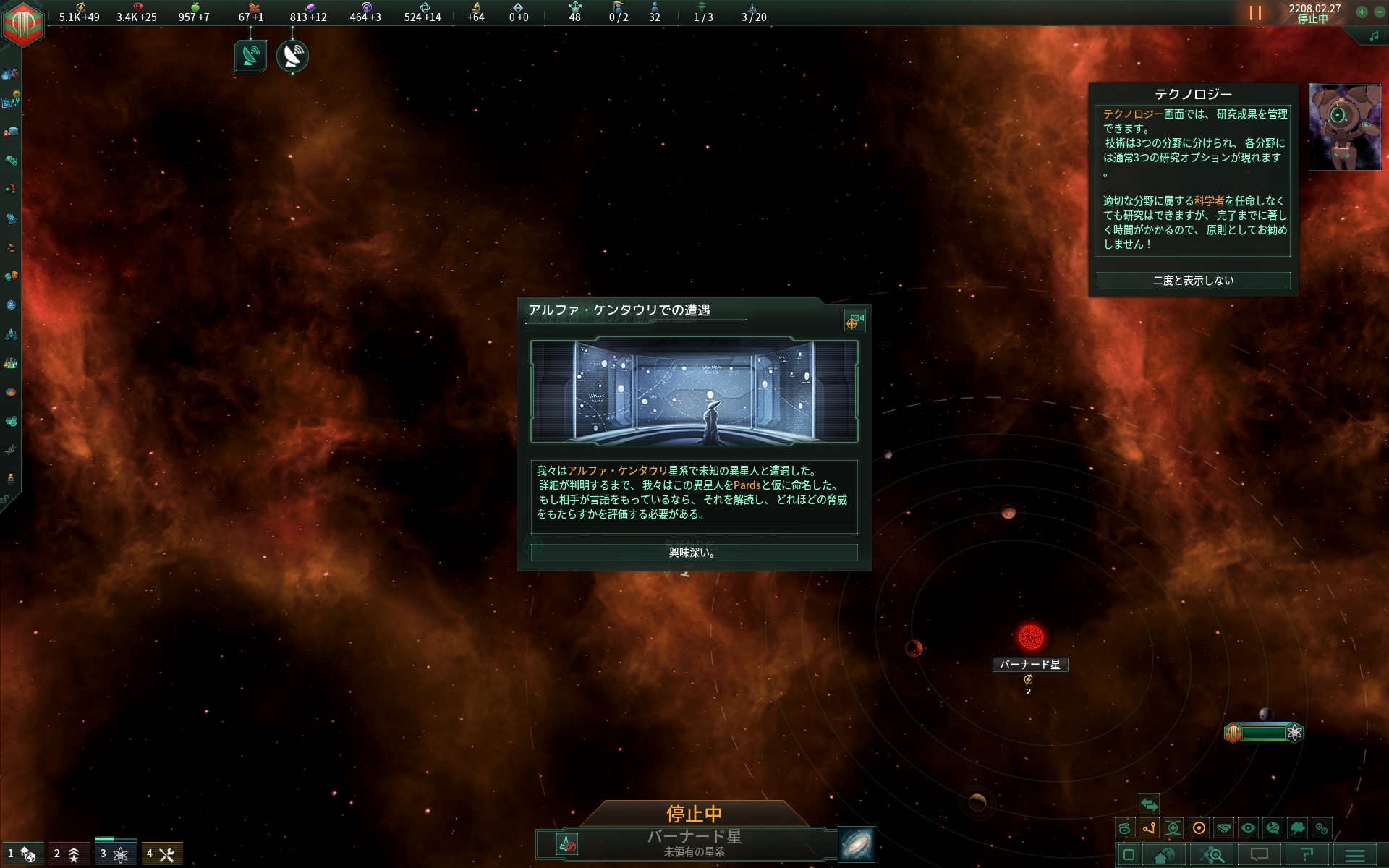This screenshot has width=1389, height=868.
Task: Jump to the home planet button
Action: click(1164, 856)
